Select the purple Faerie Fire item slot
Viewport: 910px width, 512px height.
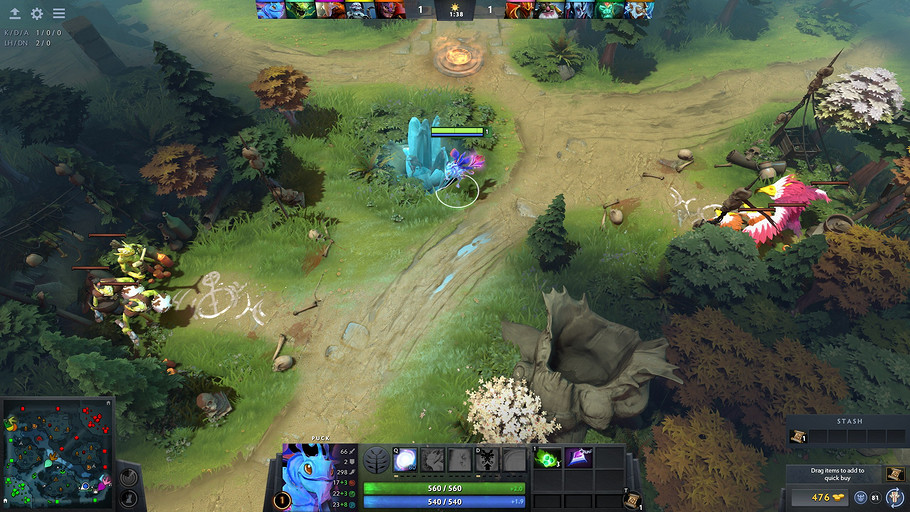click(x=578, y=458)
